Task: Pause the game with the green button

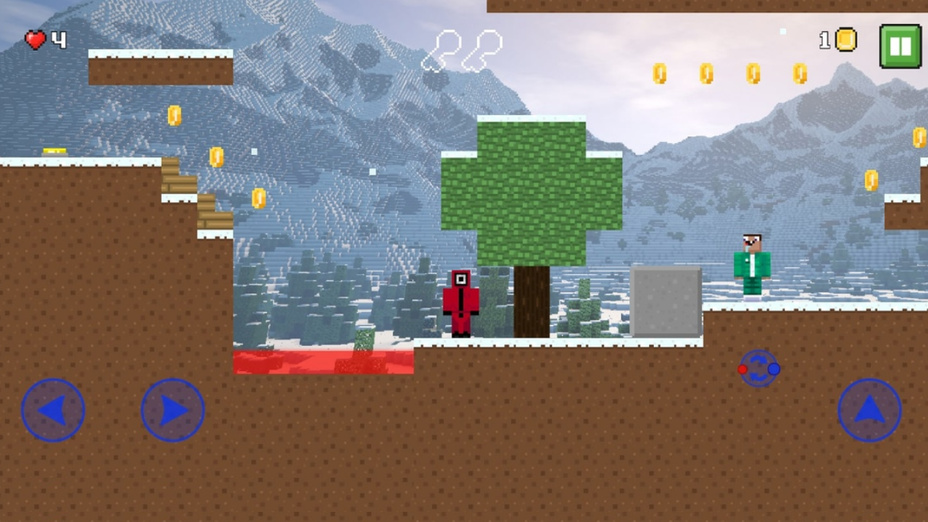Action: (x=900, y=46)
